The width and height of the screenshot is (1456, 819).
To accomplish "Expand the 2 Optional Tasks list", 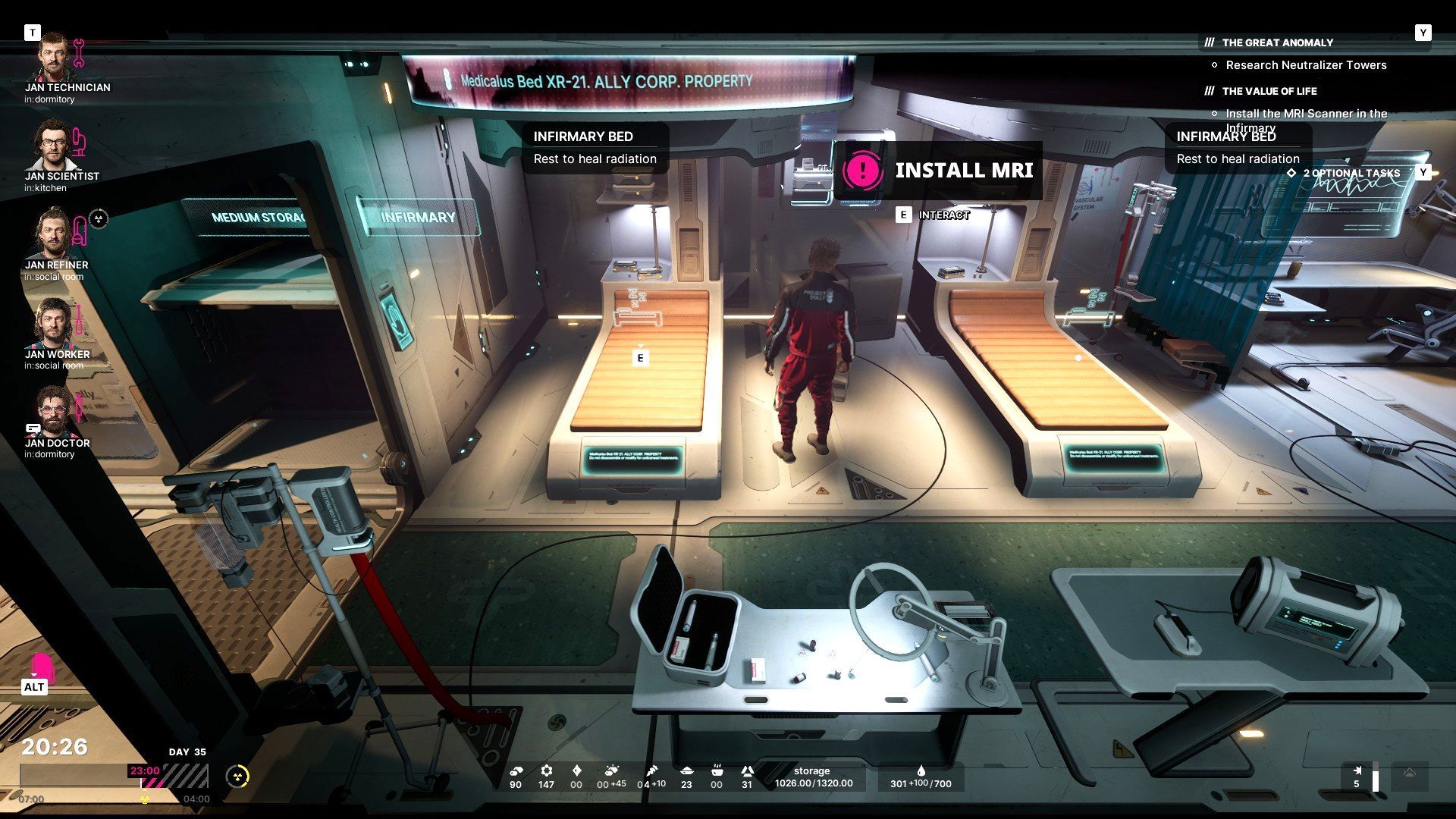I will point(1351,173).
